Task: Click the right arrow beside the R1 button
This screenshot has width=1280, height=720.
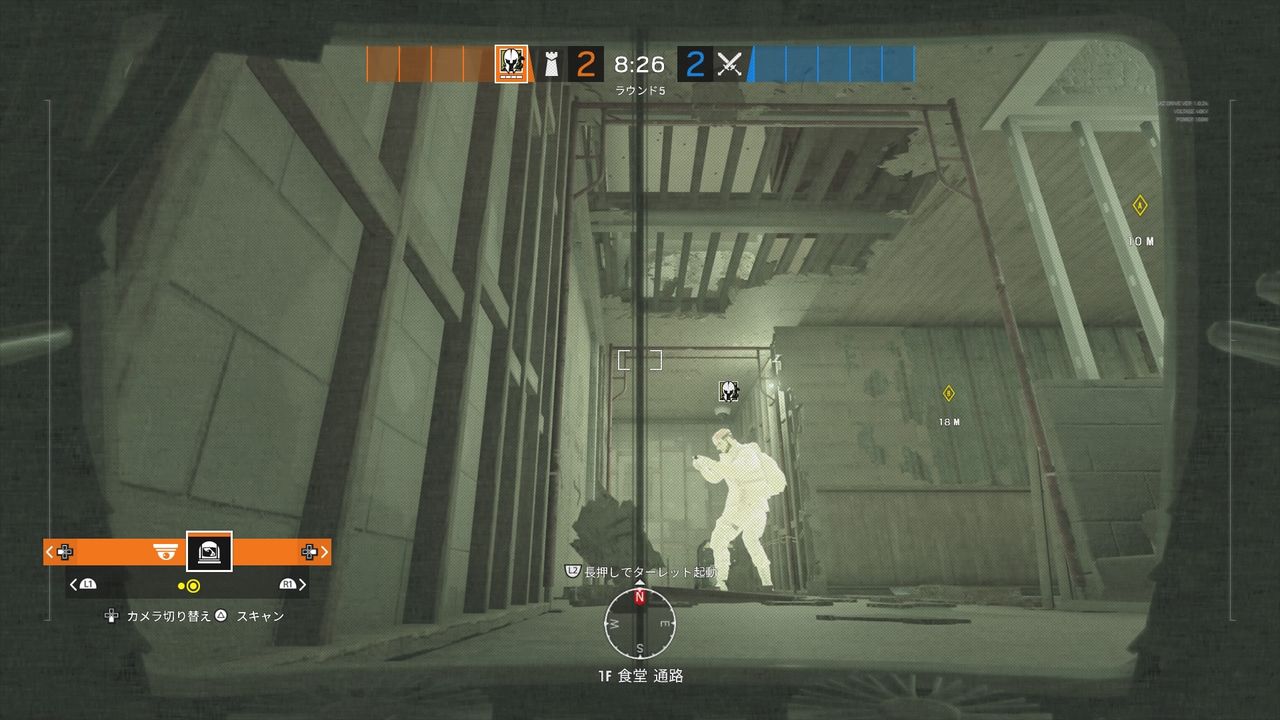Action: coord(301,585)
